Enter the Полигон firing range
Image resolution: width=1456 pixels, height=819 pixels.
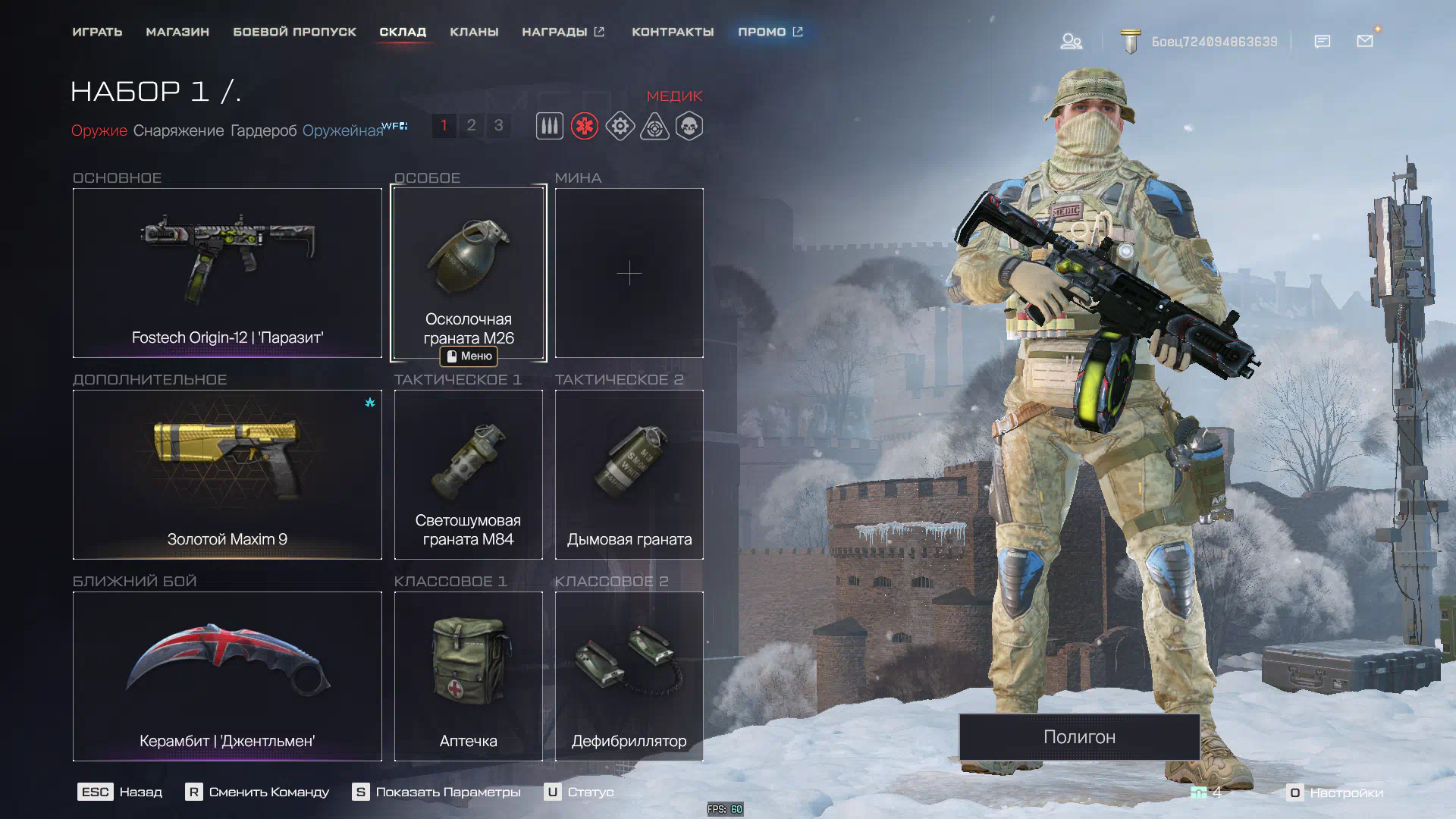[x=1079, y=737]
